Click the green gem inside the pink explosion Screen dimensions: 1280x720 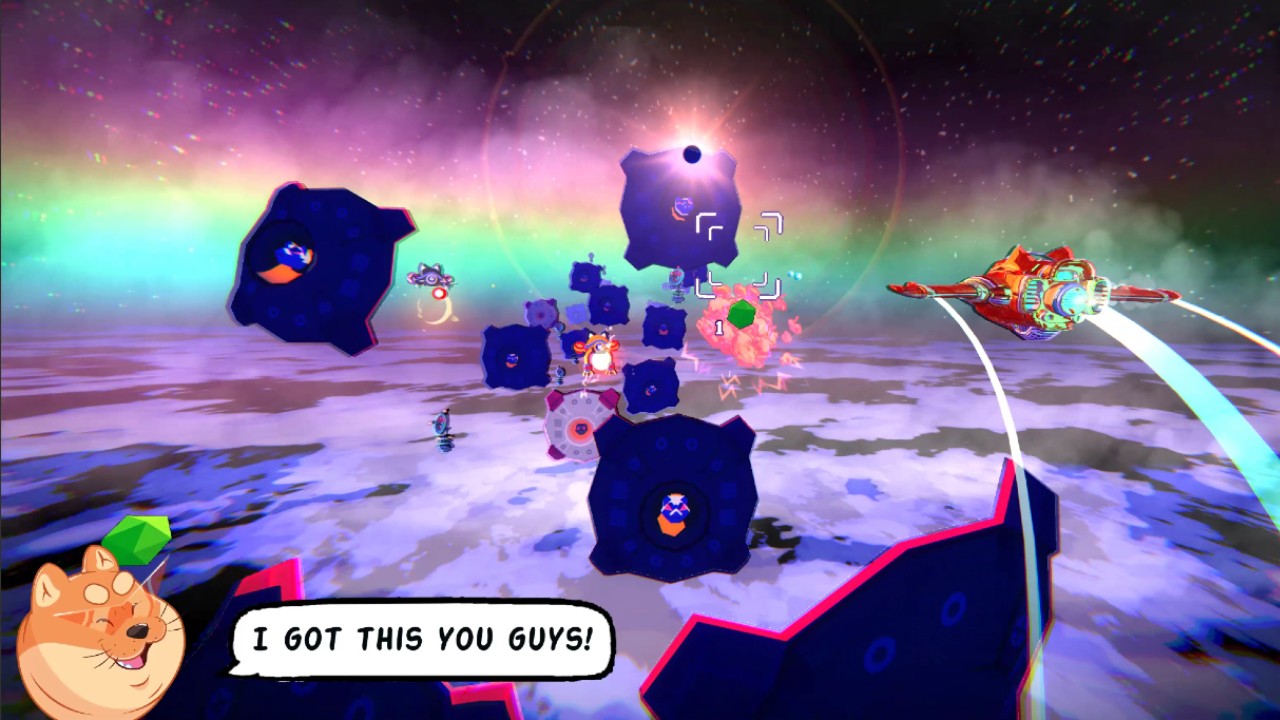[740, 315]
